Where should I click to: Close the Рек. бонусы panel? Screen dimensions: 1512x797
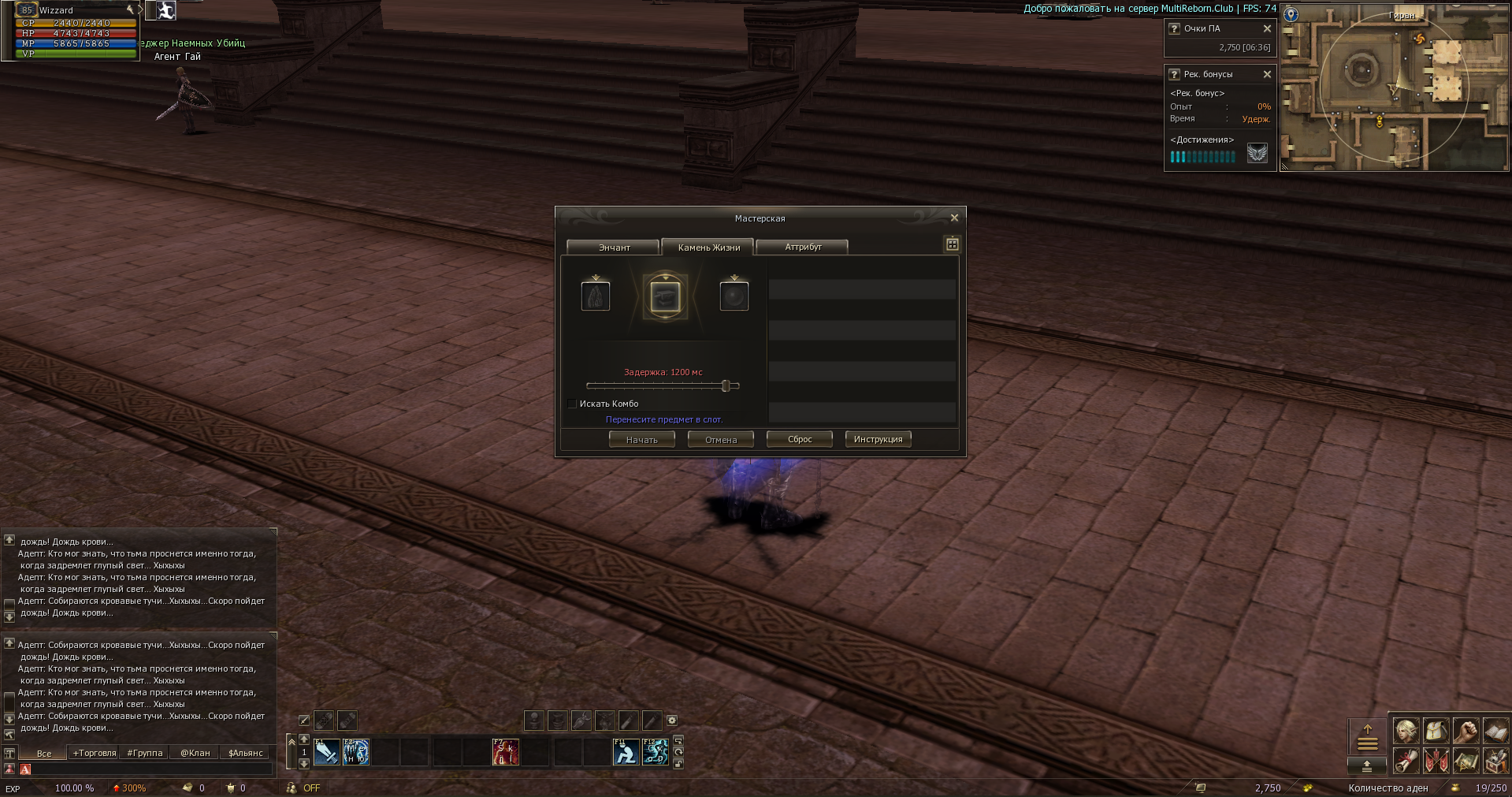[x=1267, y=74]
